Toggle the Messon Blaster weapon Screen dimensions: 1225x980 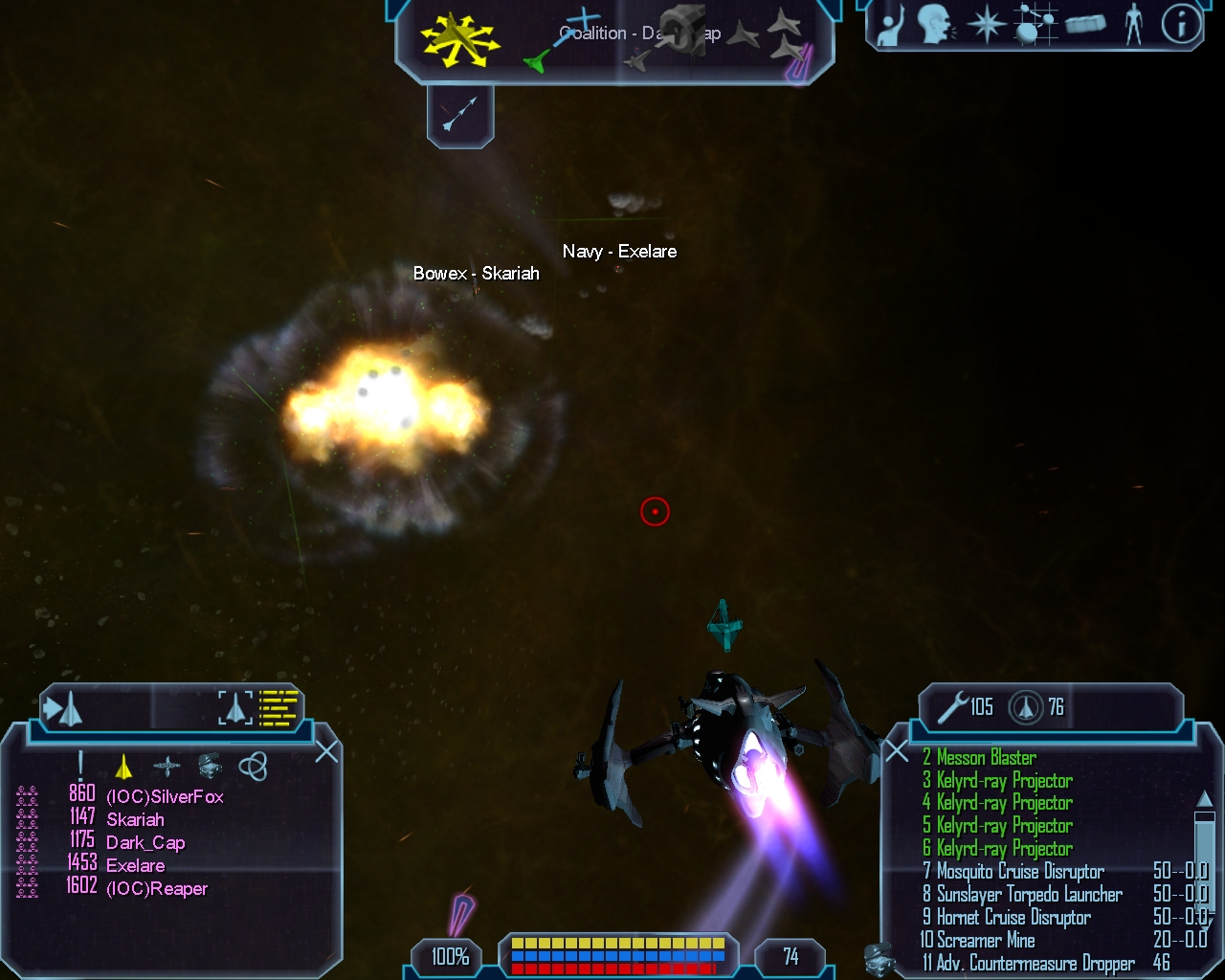pyautogui.click(x=986, y=758)
